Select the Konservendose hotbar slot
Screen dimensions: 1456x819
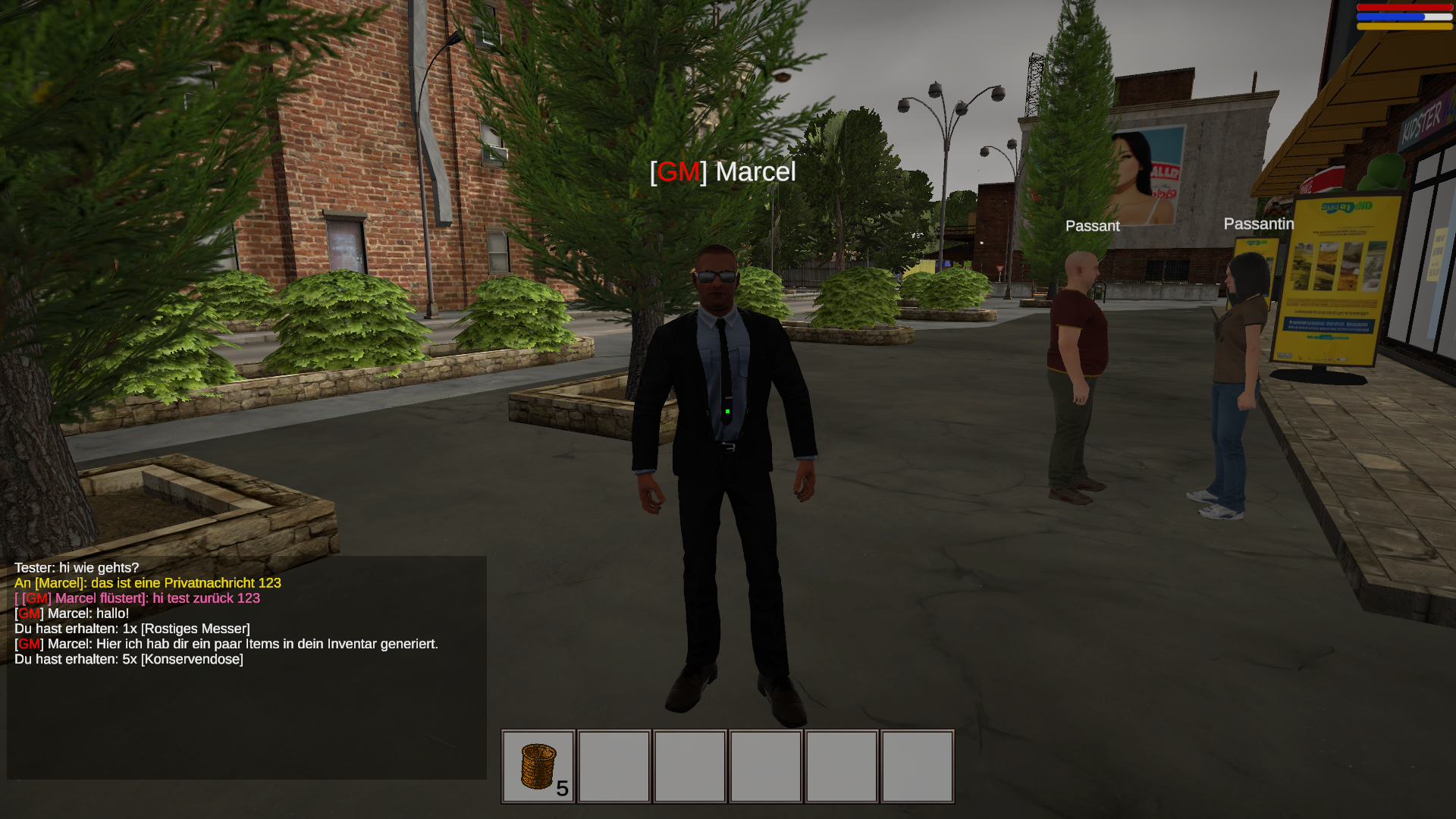(538, 766)
